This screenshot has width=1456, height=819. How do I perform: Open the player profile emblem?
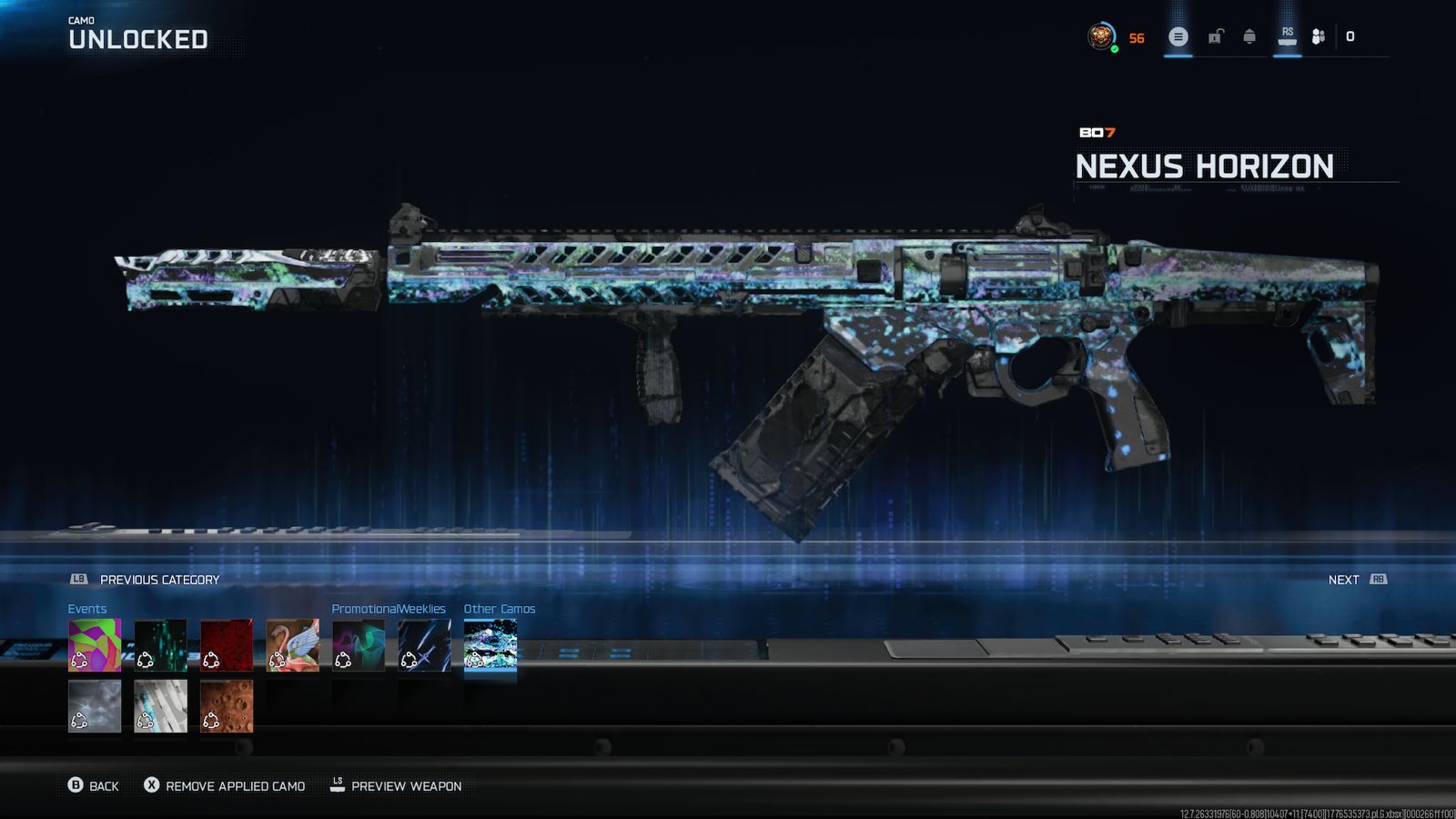pos(1101,37)
